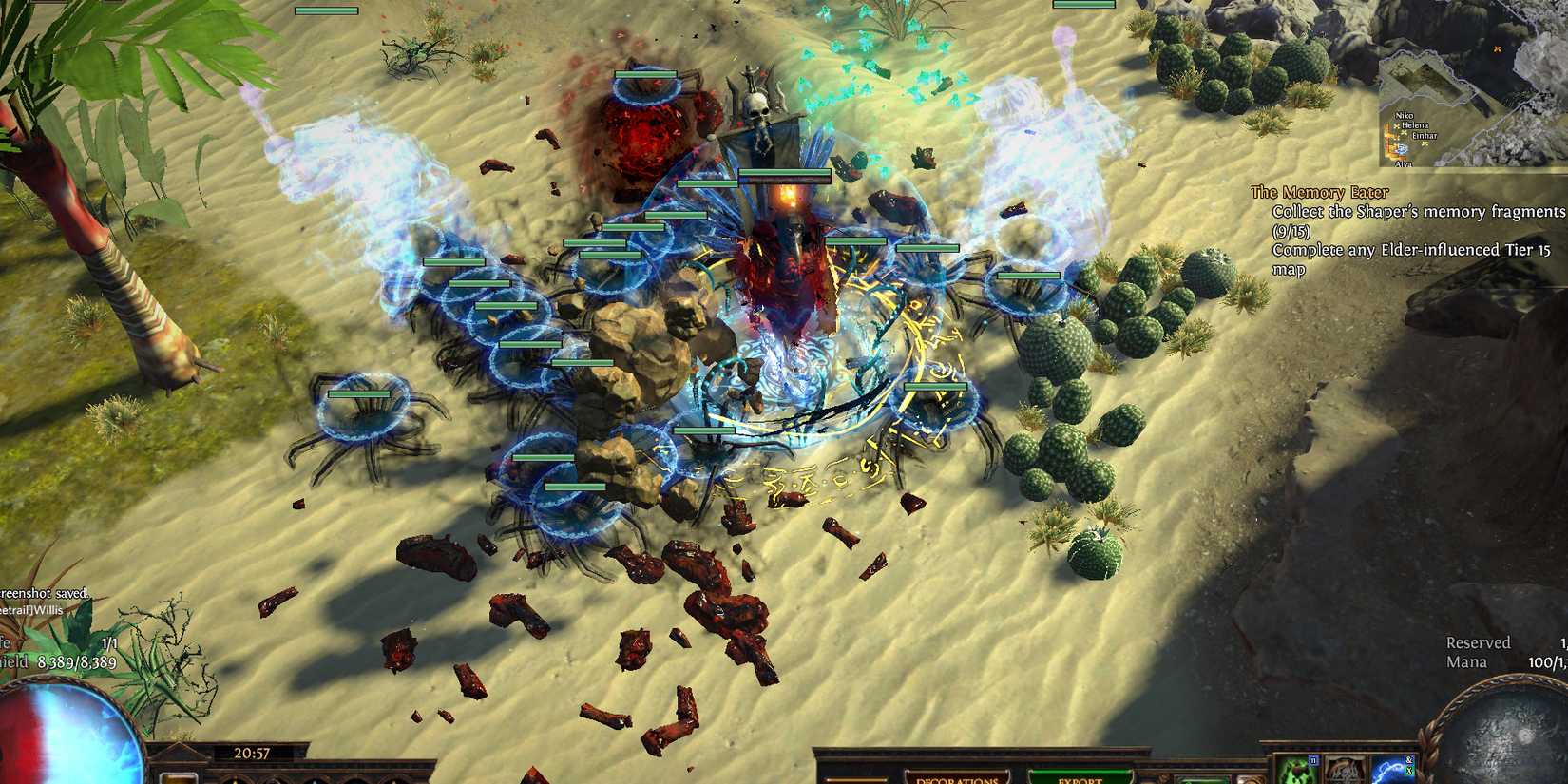Image resolution: width=1568 pixels, height=784 pixels.
Task: Click Niko's marker on the minimap
Action: (1395, 127)
